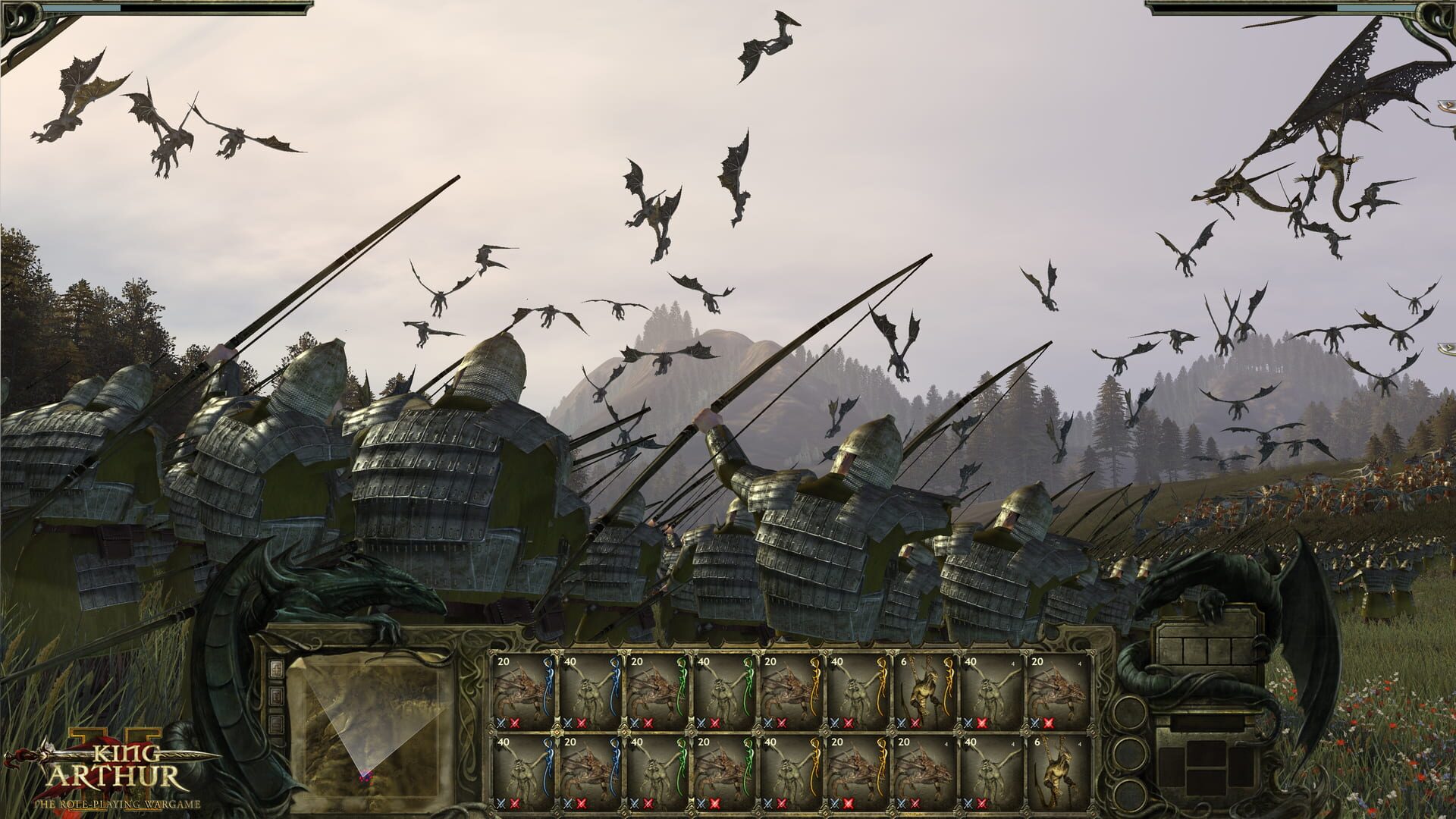This screenshot has width=1456, height=819.
Task: Click the topmost minimap control button
Action: point(277,669)
